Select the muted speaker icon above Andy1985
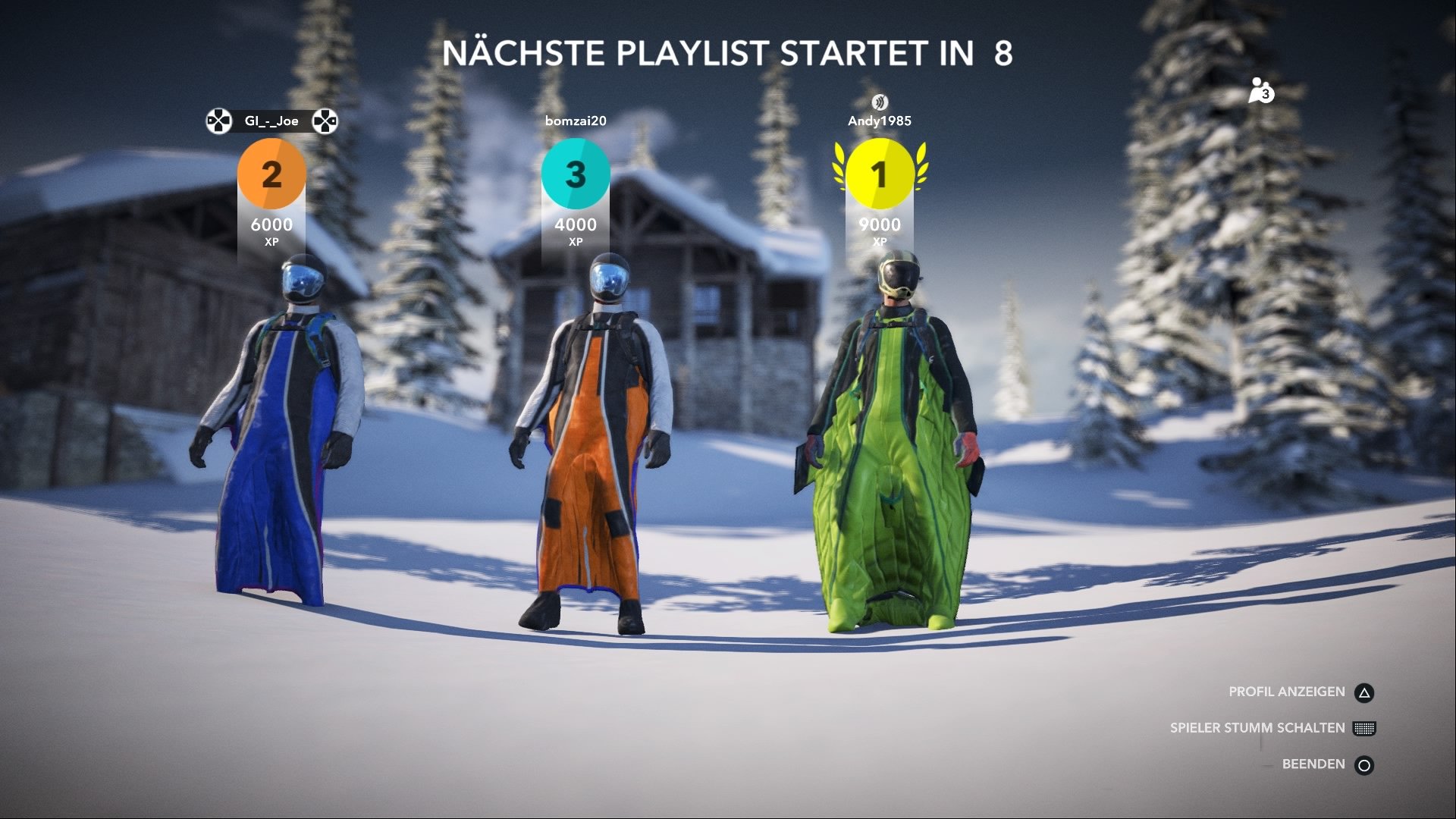 (x=880, y=100)
